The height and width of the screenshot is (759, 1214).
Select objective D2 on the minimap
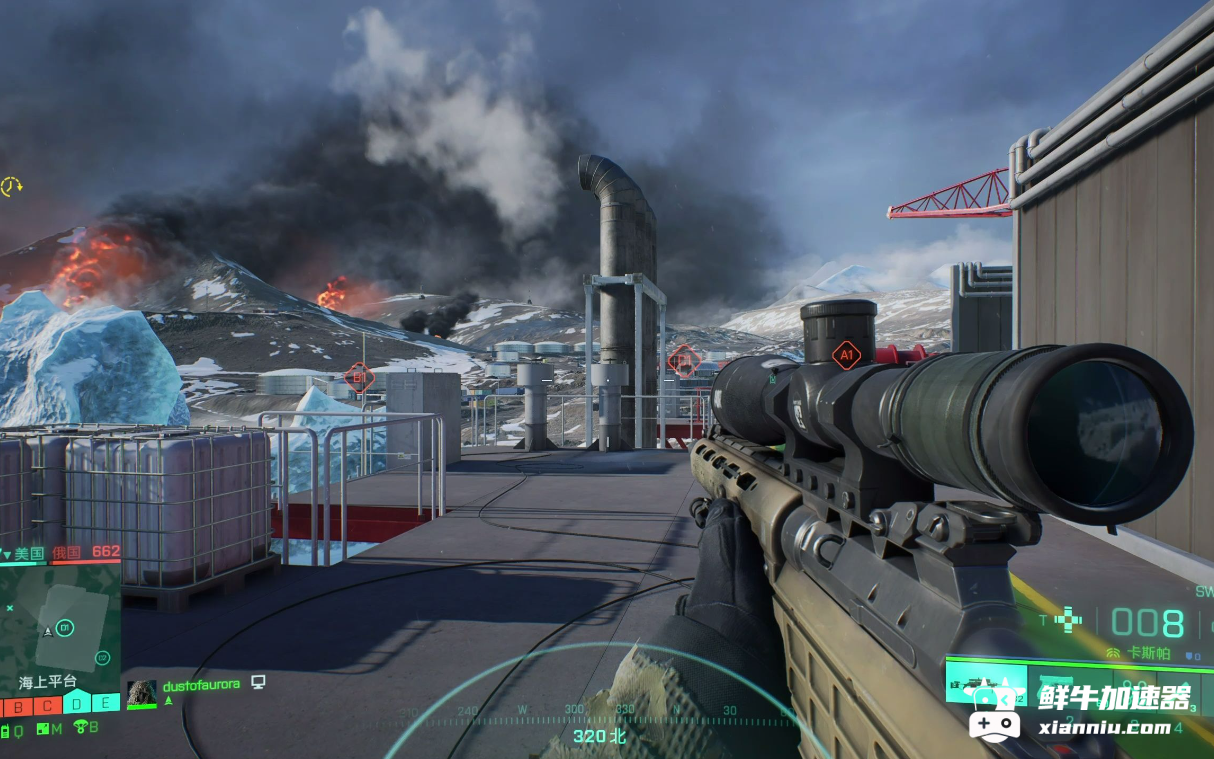tap(101, 657)
